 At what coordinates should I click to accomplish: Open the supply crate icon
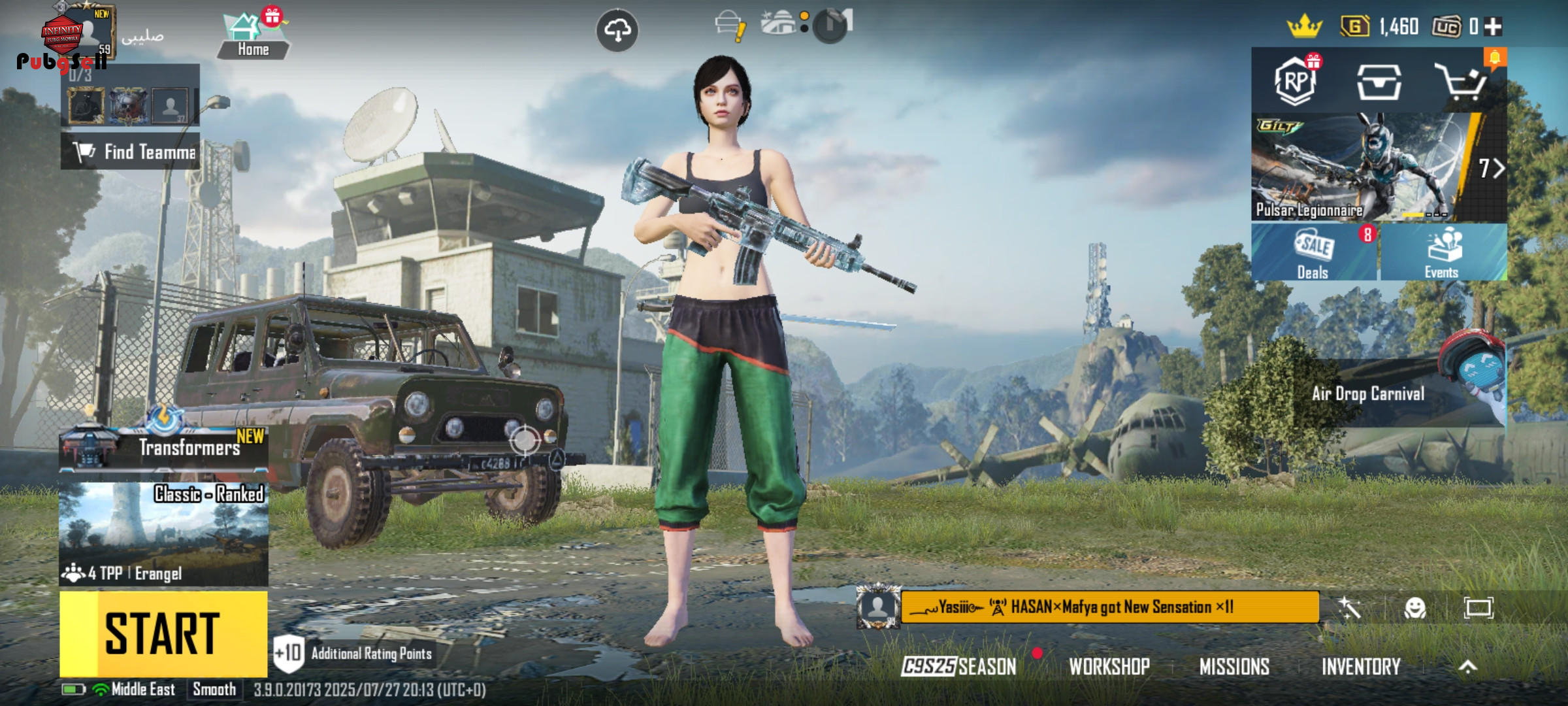(1379, 82)
